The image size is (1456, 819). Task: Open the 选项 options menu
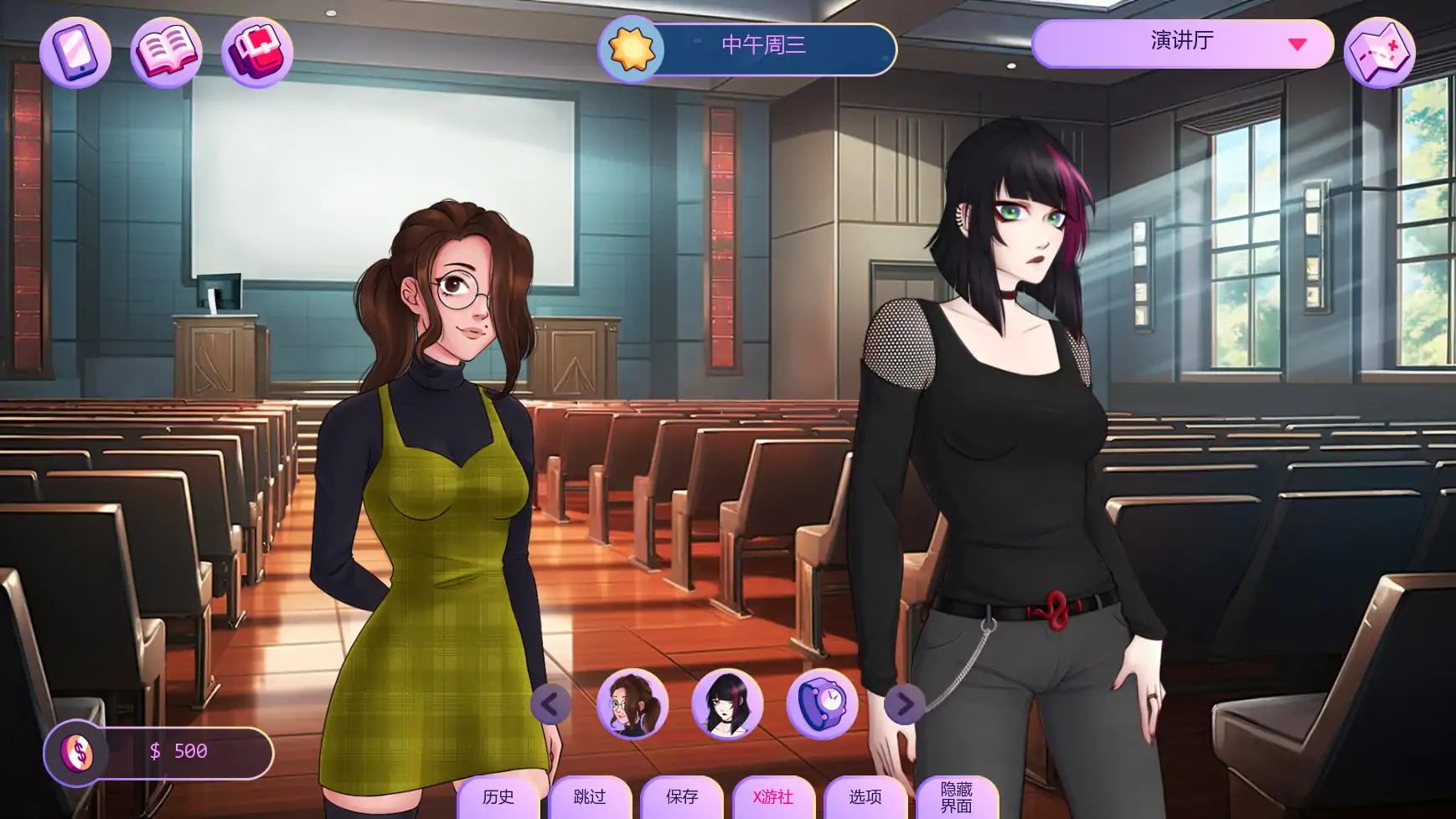point(865,798)
